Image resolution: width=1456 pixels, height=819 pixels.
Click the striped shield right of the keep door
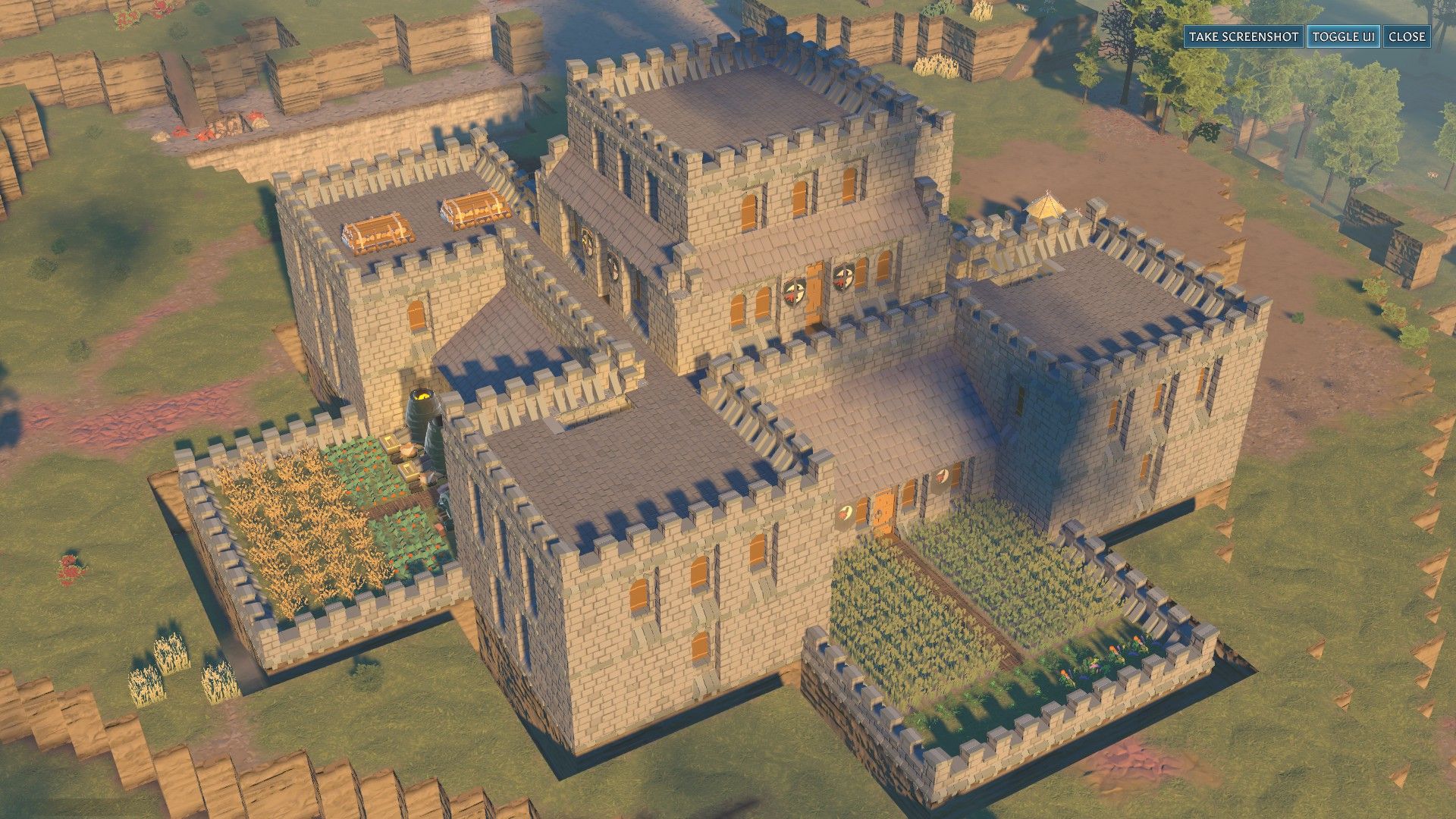pos(843,278)
